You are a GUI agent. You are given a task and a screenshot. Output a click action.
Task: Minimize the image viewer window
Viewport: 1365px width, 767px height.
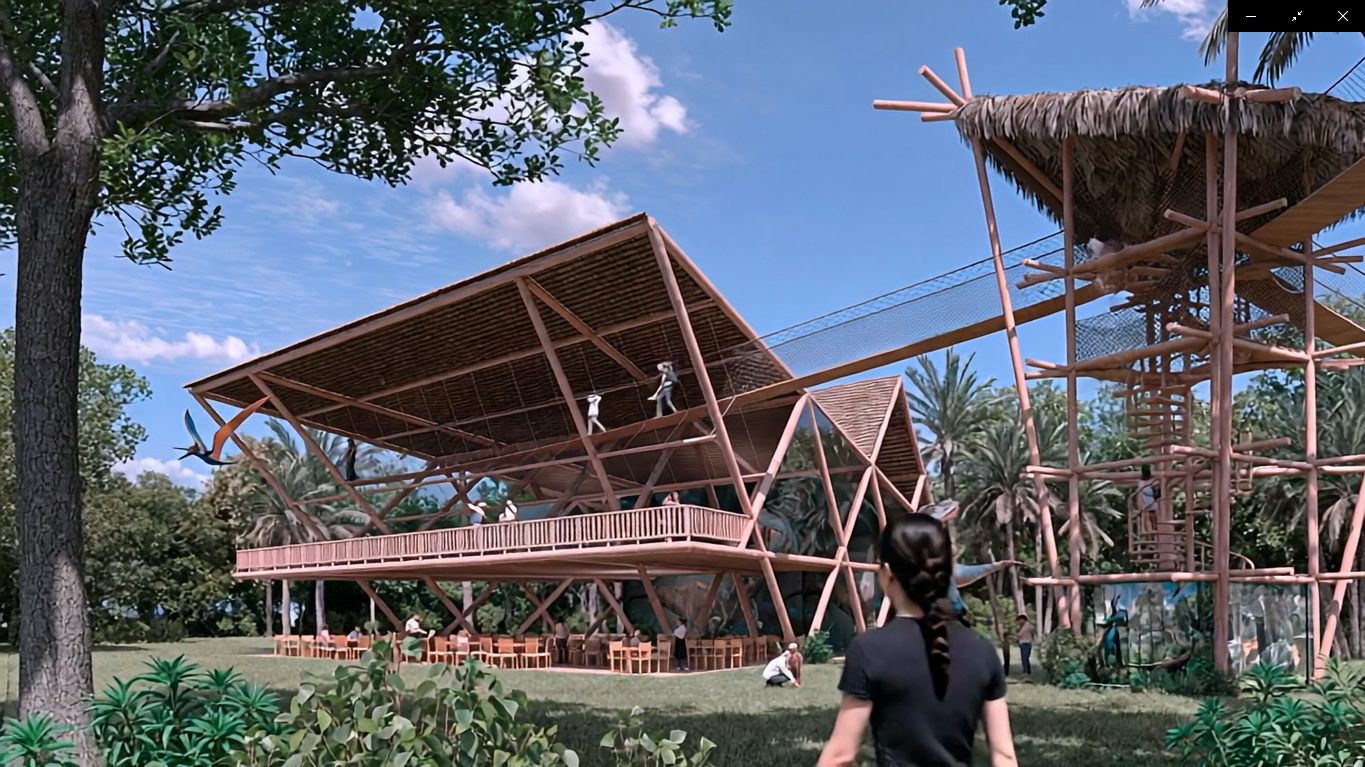[x=1251, y=16]
